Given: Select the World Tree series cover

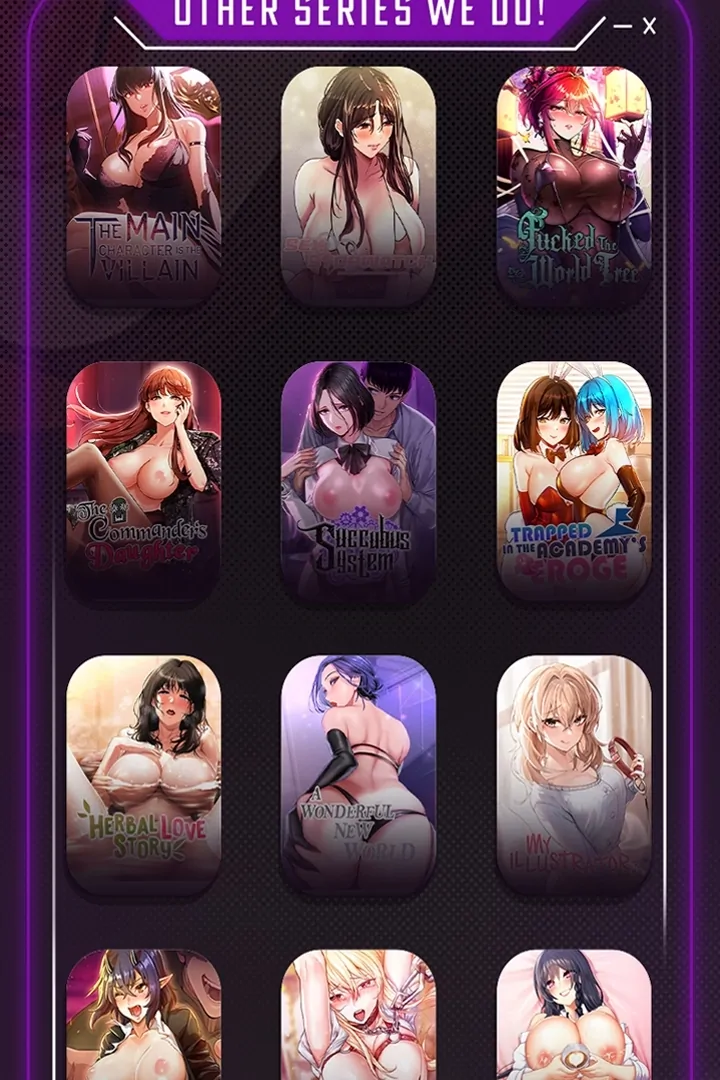Looking at the screenshot, I should tap(574, 185).
